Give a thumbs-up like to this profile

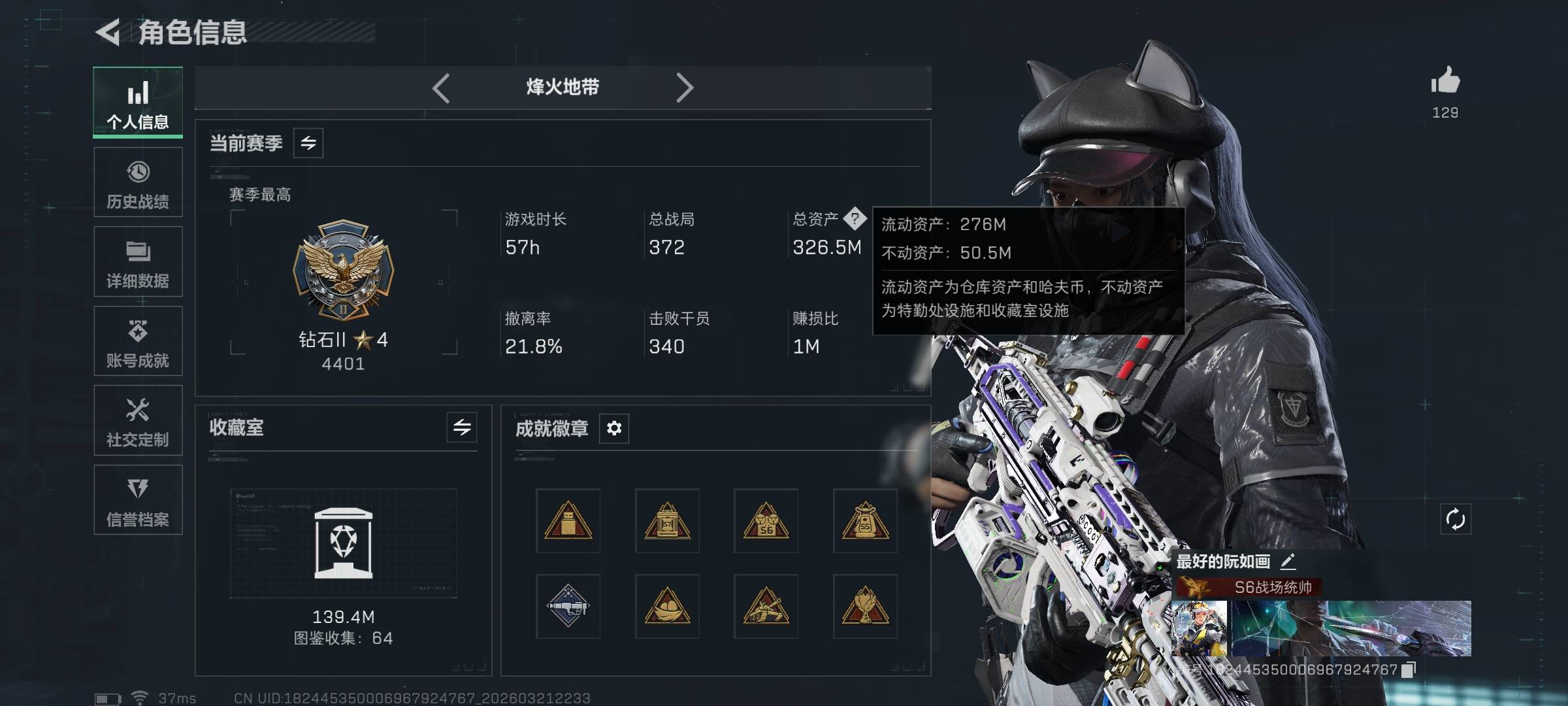[x=1445, y=82]
